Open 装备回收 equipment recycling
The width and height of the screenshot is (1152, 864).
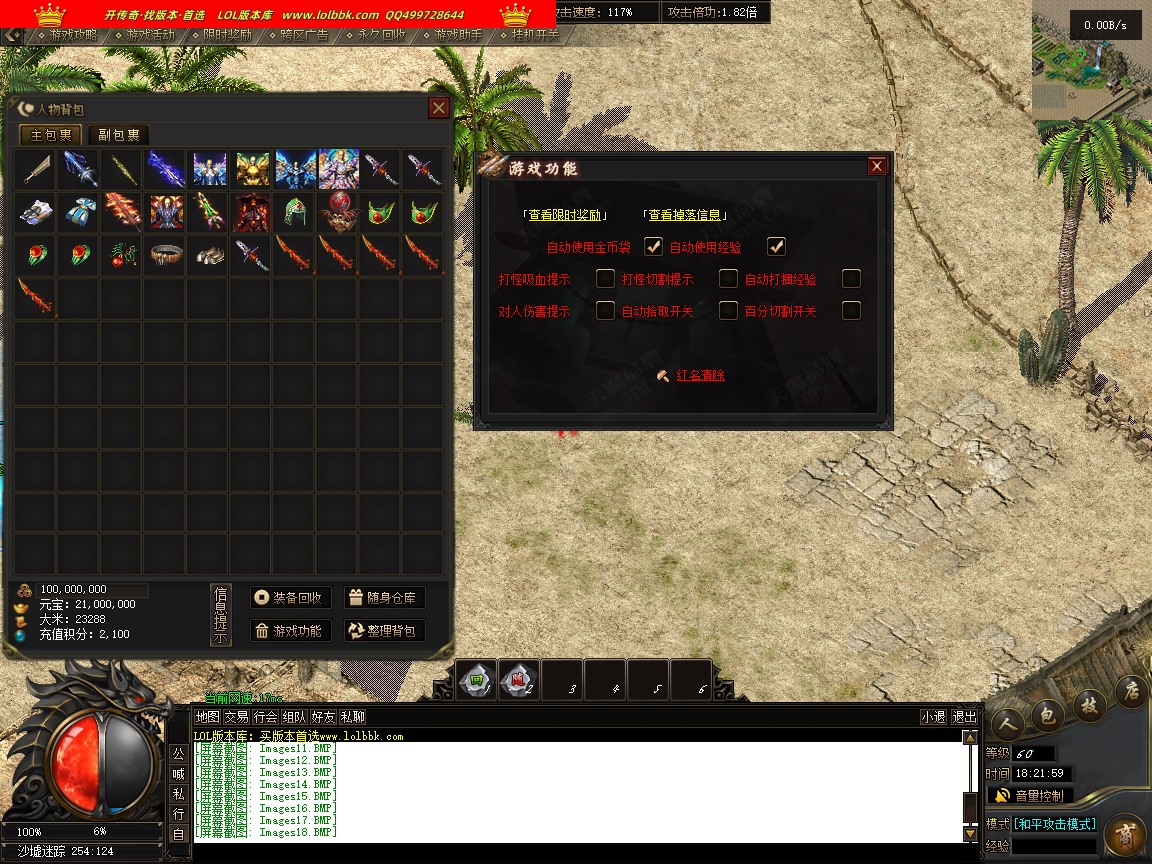[x=290, y=598]
